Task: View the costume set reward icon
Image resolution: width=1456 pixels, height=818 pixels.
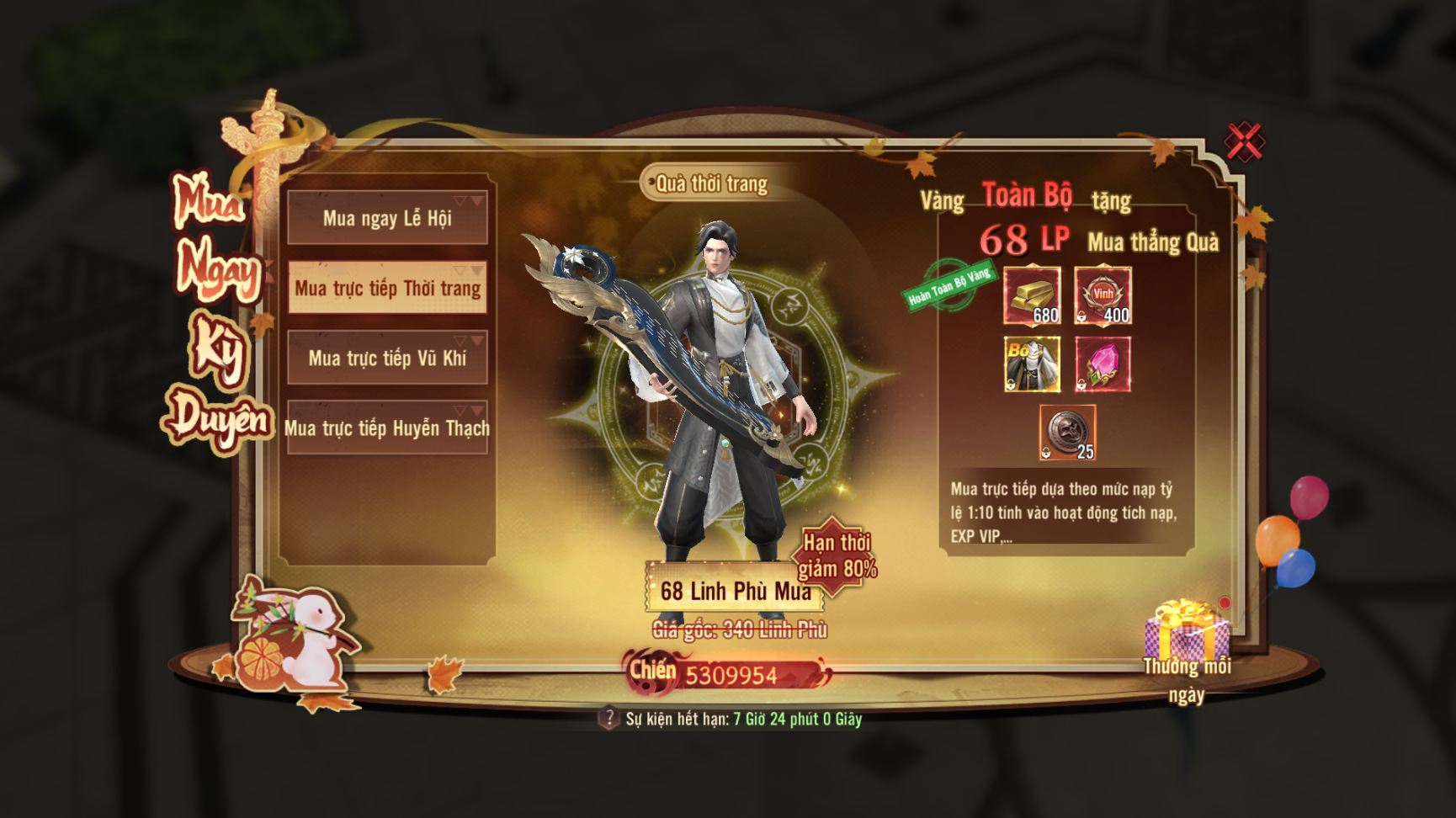Action: 1033,364
